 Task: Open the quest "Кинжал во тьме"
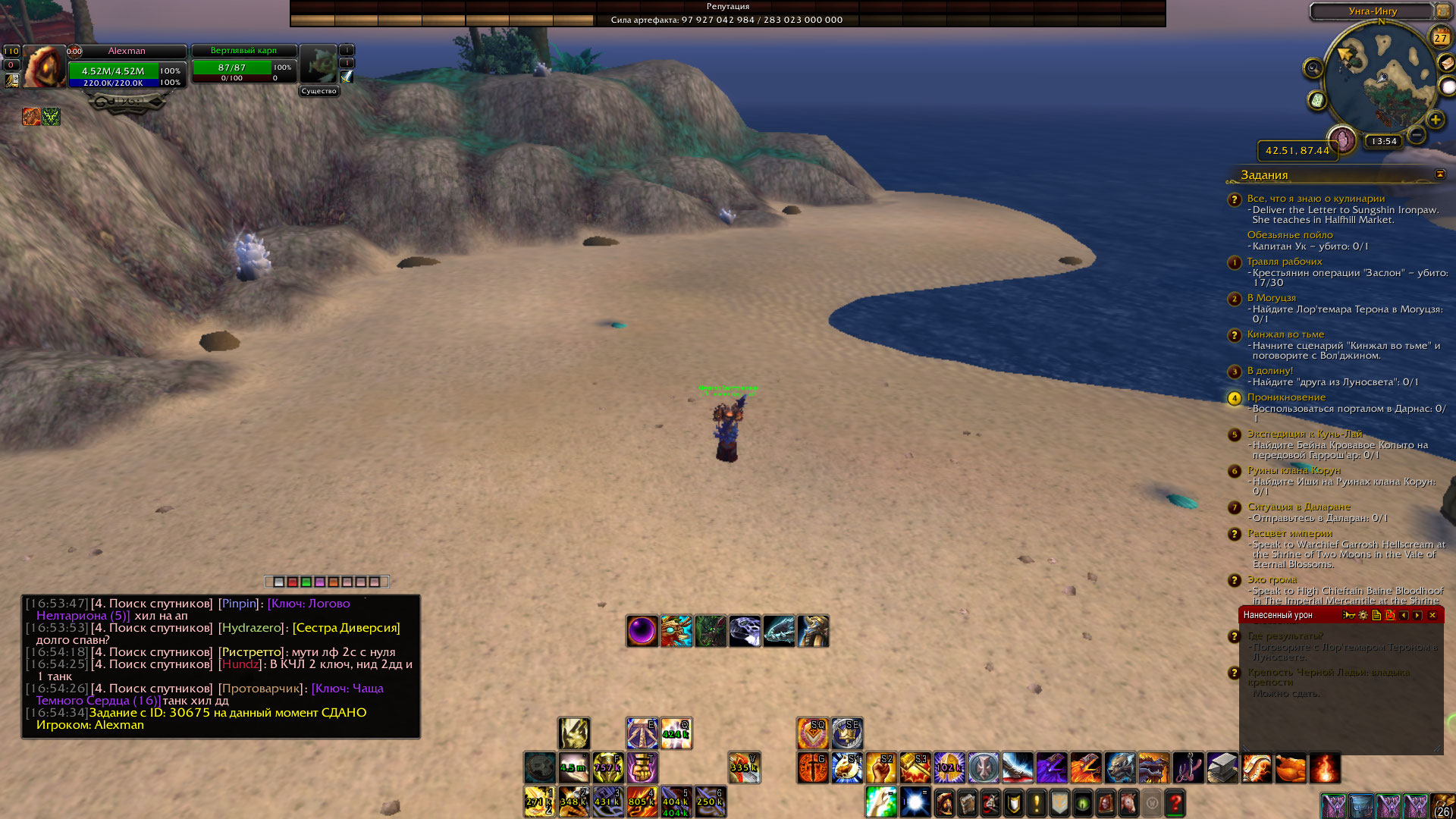click(x=1285, y=334)
